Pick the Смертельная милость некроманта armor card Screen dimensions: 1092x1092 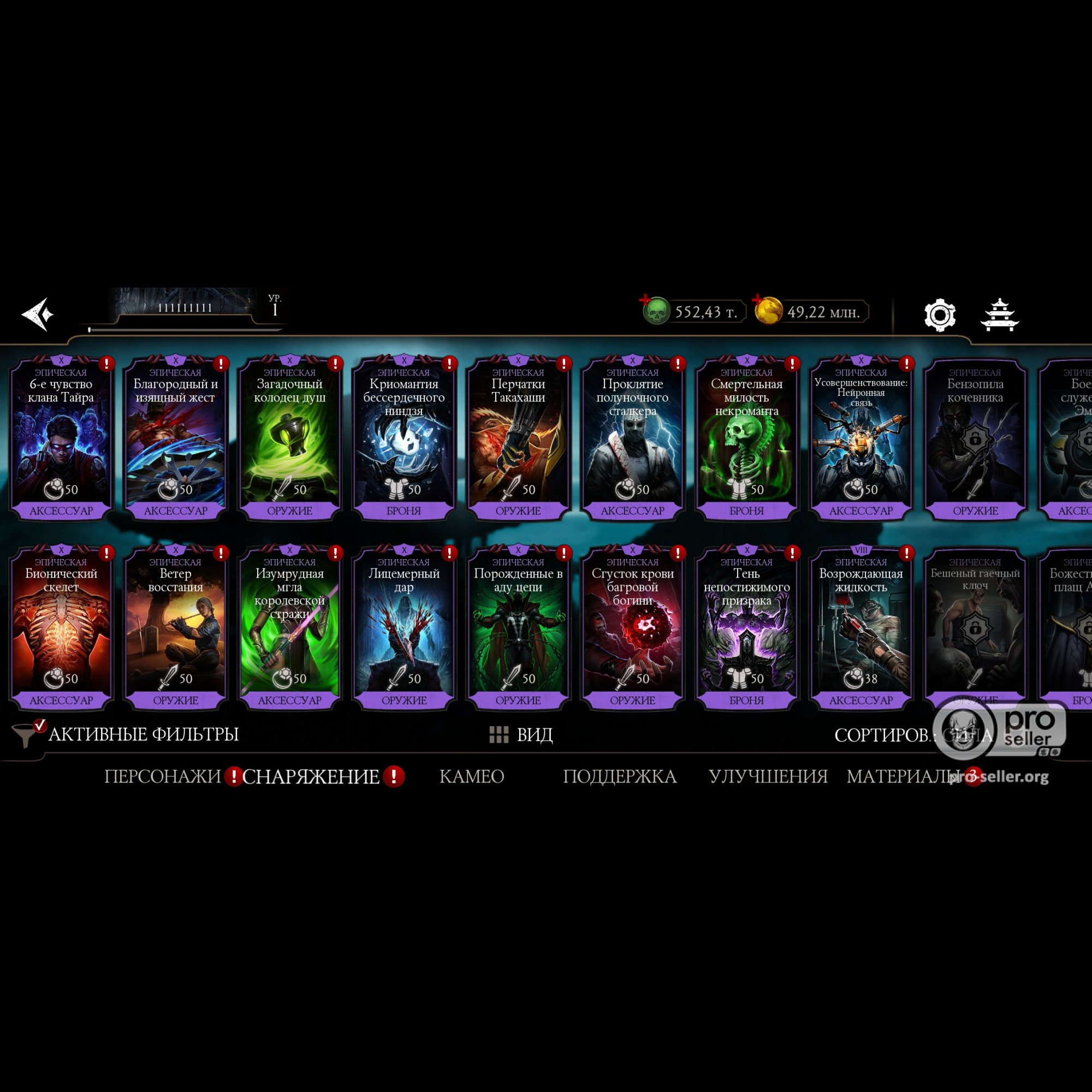pyautogui.click(x=746, y=438)
